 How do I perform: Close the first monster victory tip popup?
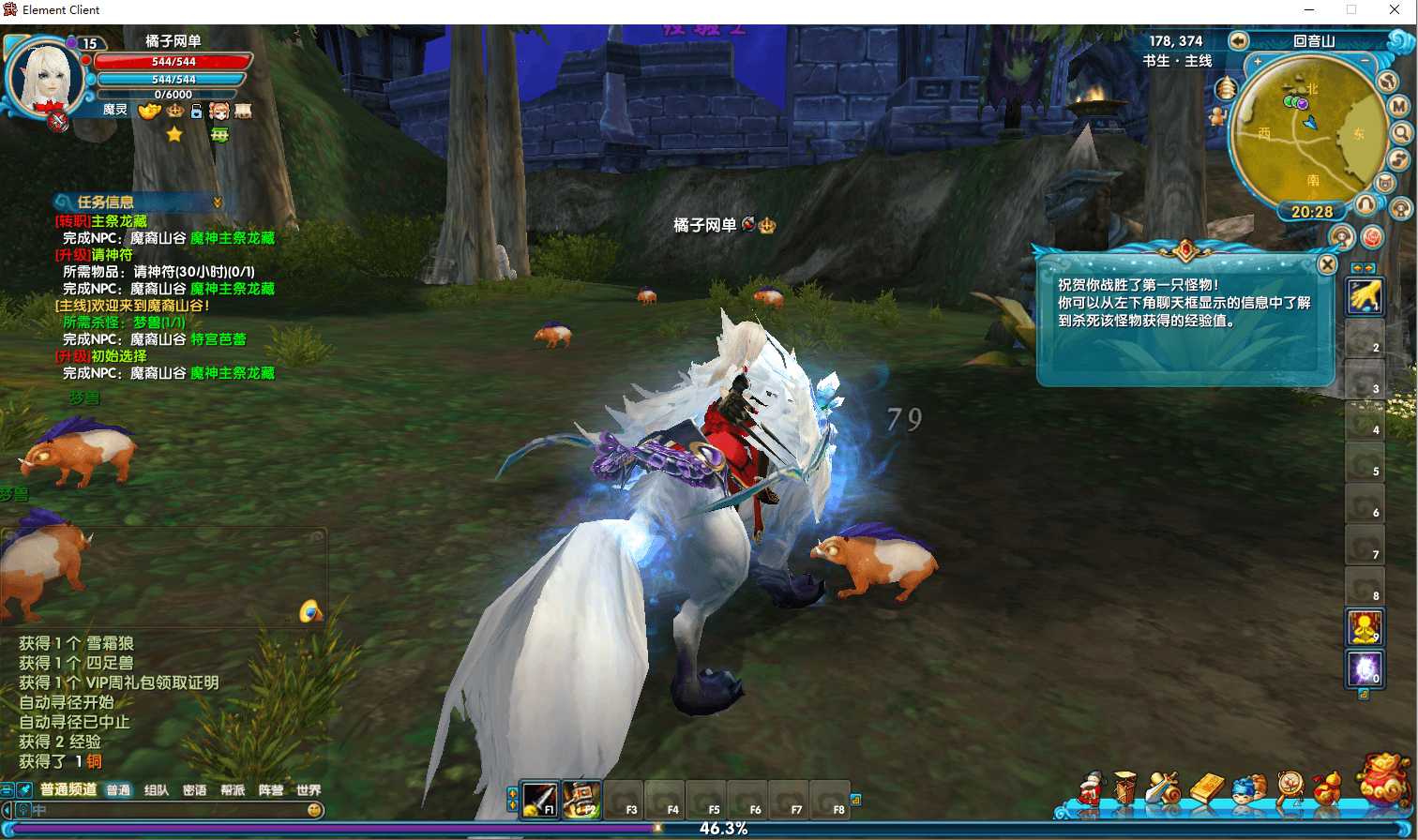[1327, 265]
